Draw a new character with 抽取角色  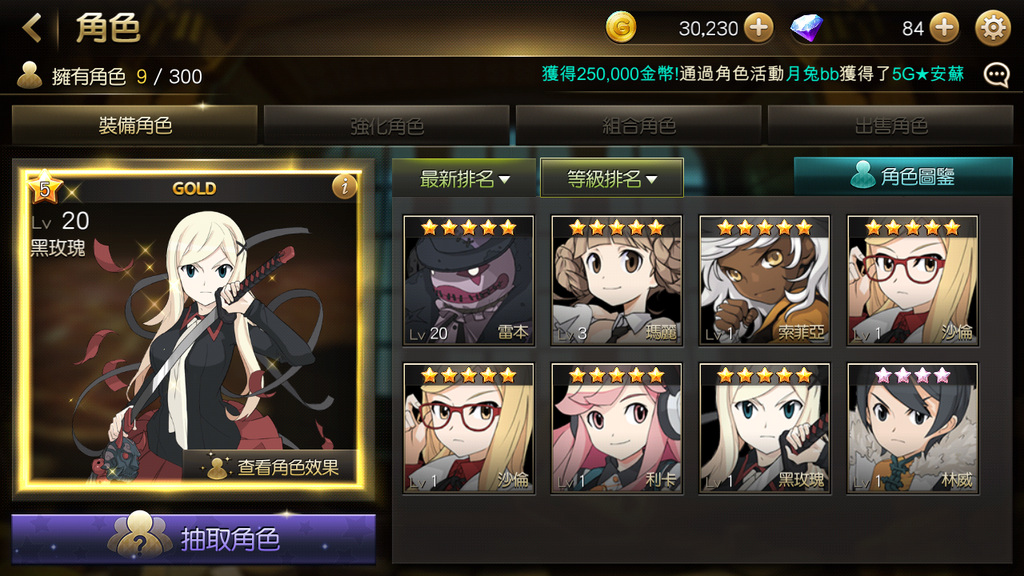point(194,540)
